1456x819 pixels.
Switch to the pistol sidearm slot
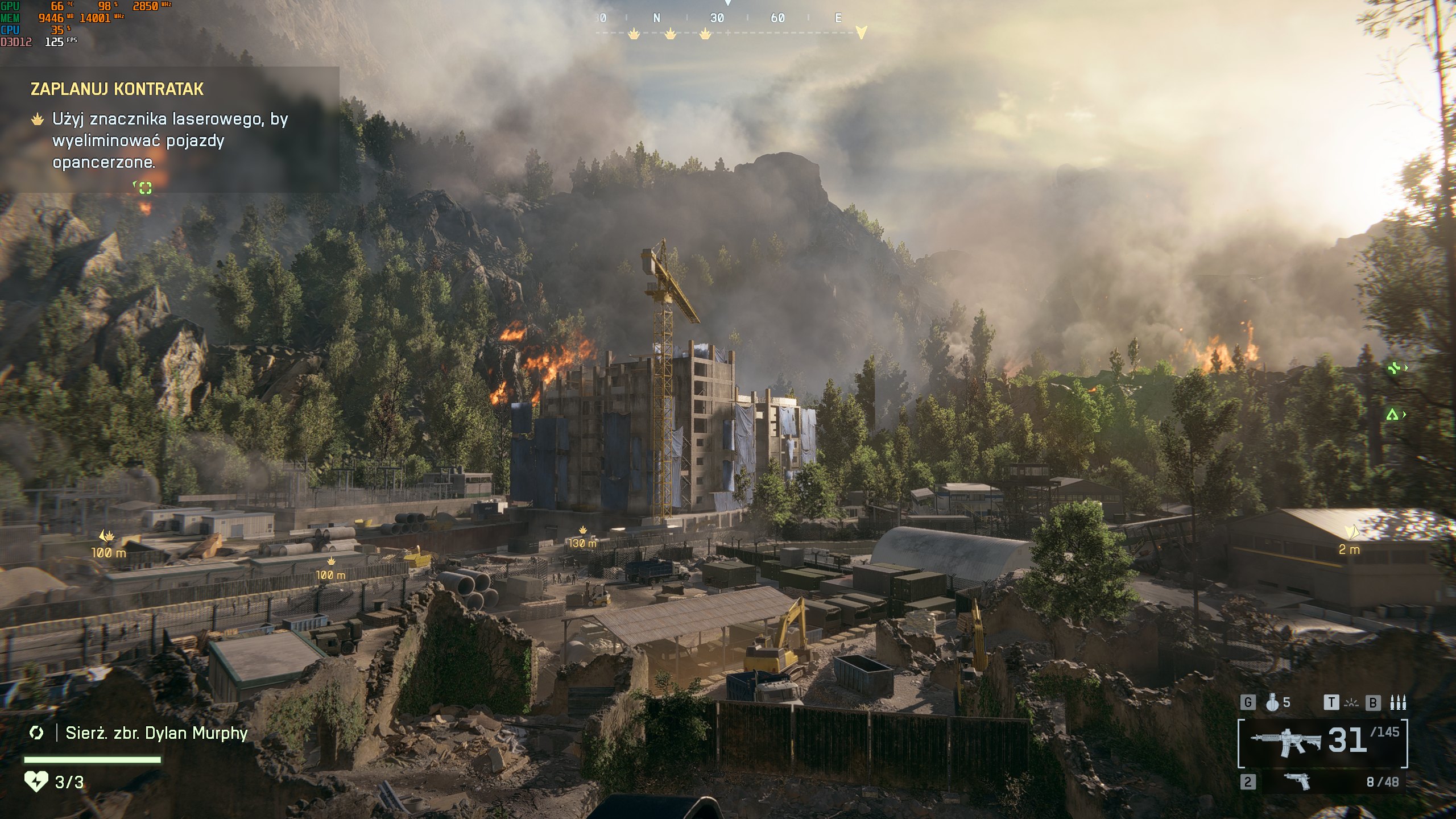coord(1297,781)
